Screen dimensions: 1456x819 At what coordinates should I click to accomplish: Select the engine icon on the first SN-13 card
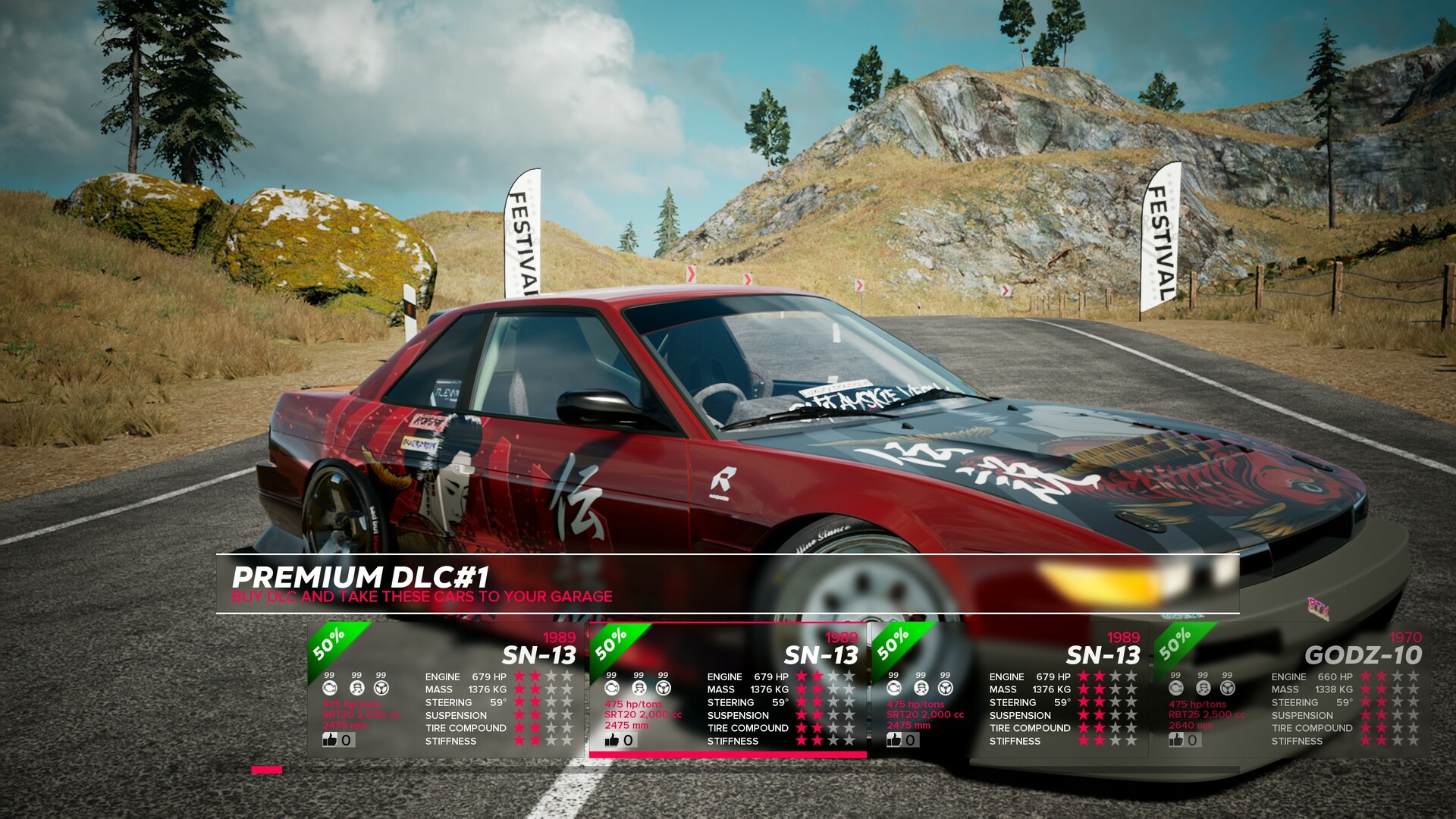coord(328,687)
